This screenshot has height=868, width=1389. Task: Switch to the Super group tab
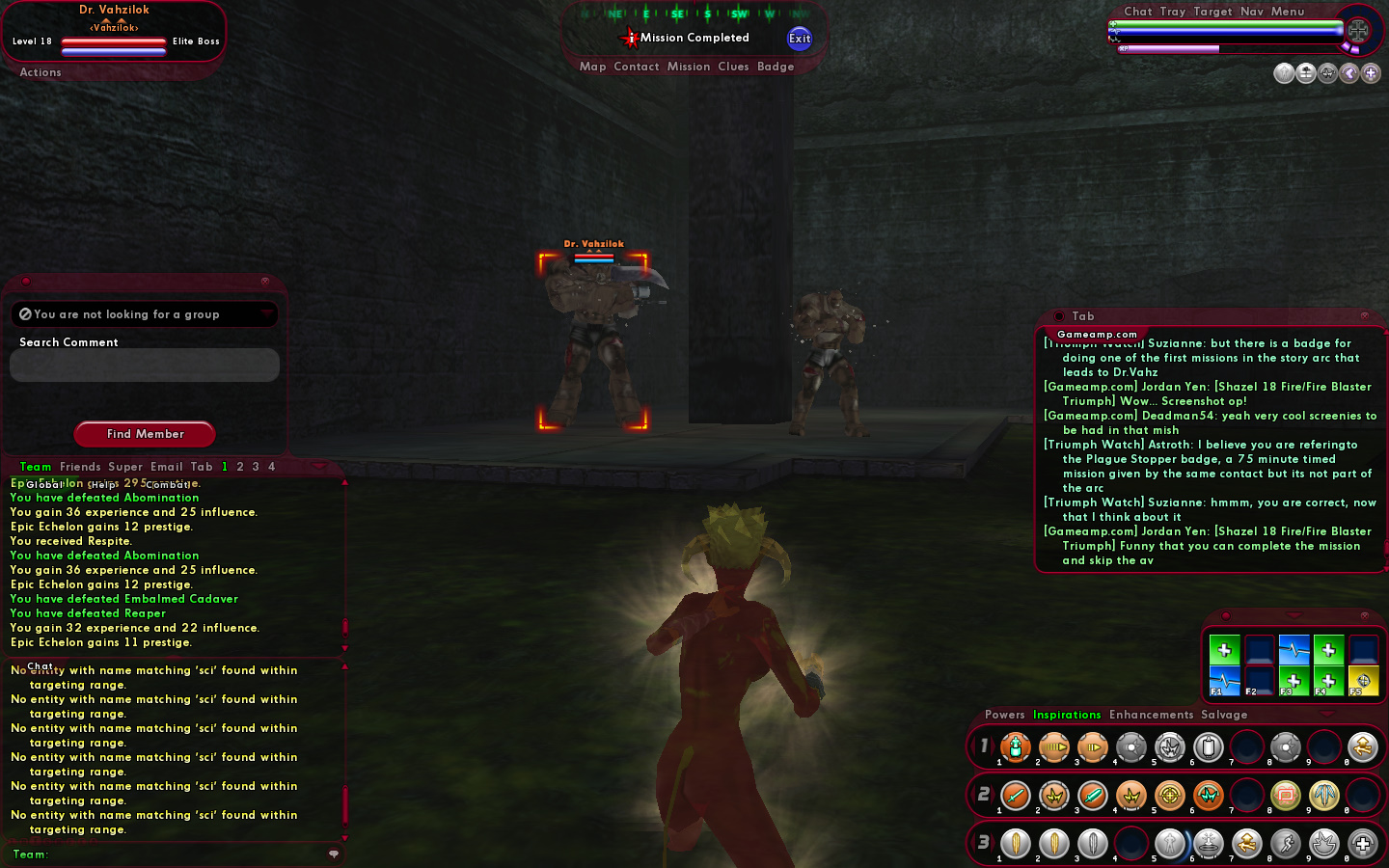pos(125,467)
